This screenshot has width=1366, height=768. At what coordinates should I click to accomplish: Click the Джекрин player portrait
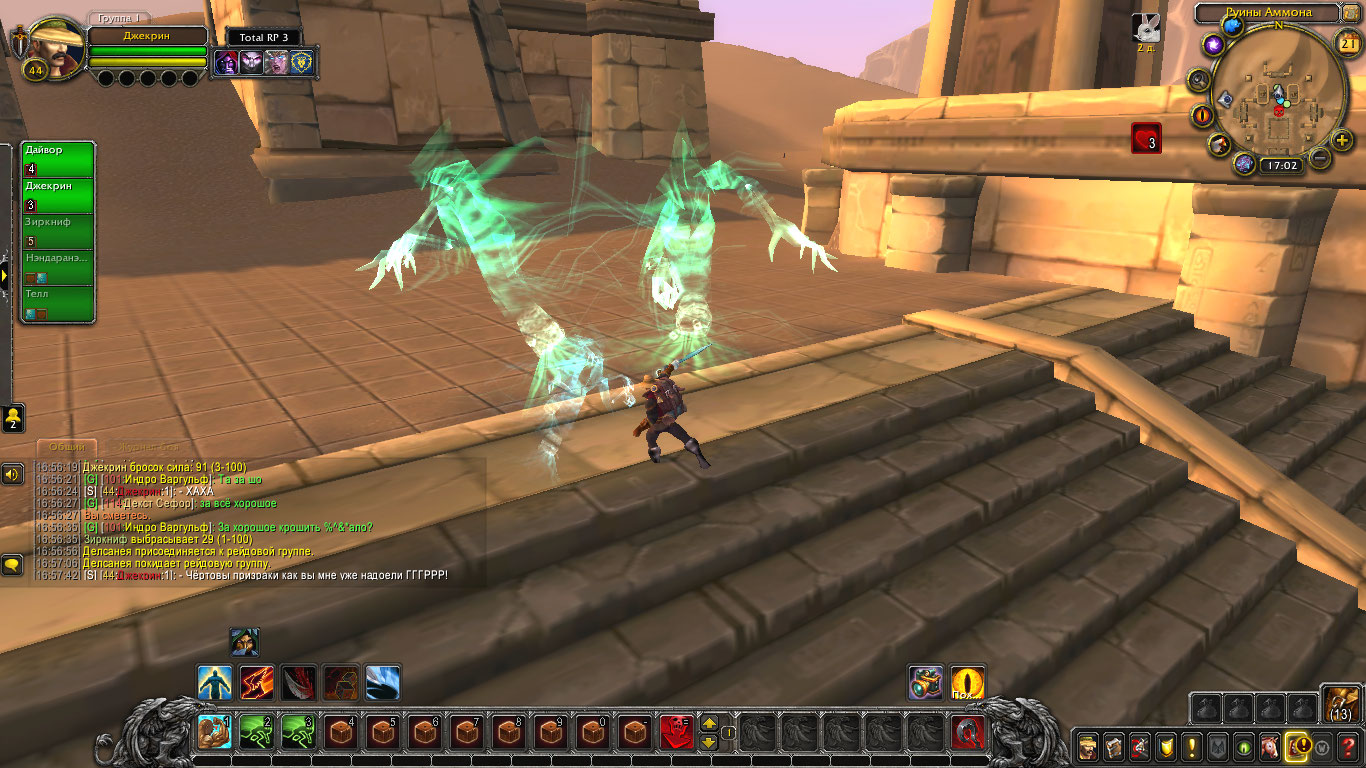(50, 42)
